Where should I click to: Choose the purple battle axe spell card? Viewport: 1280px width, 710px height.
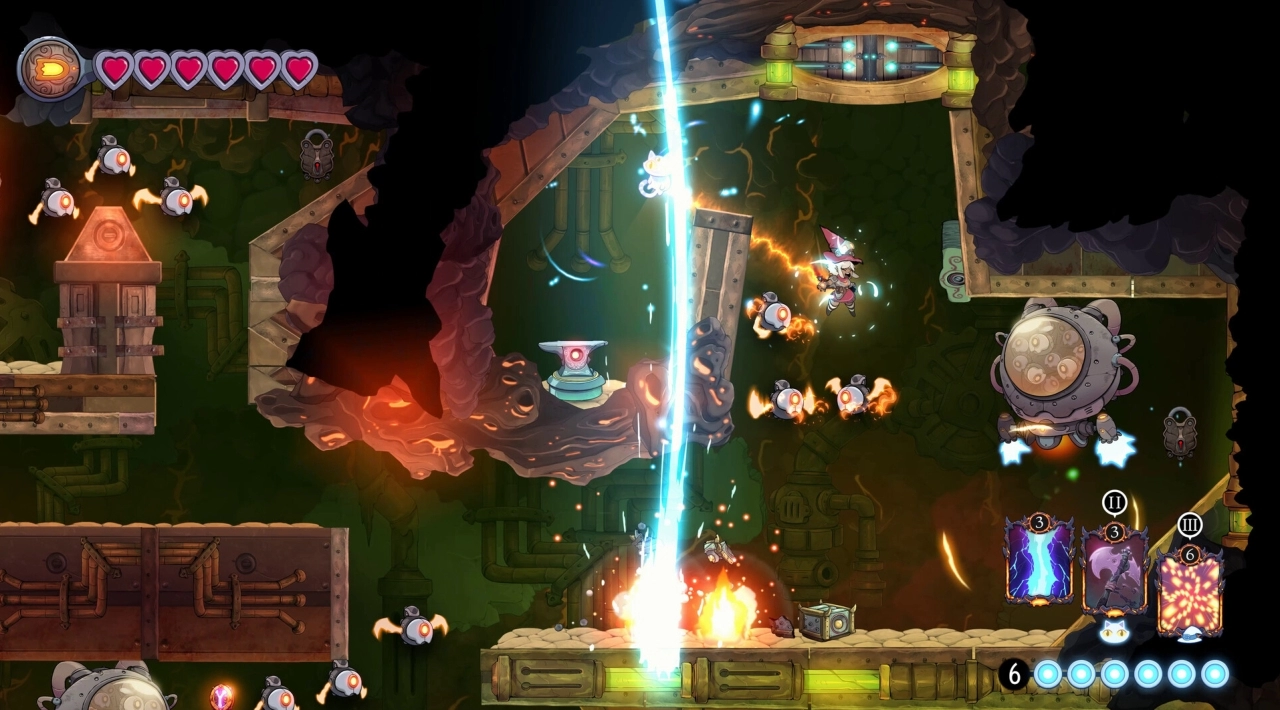(1114, 567)
